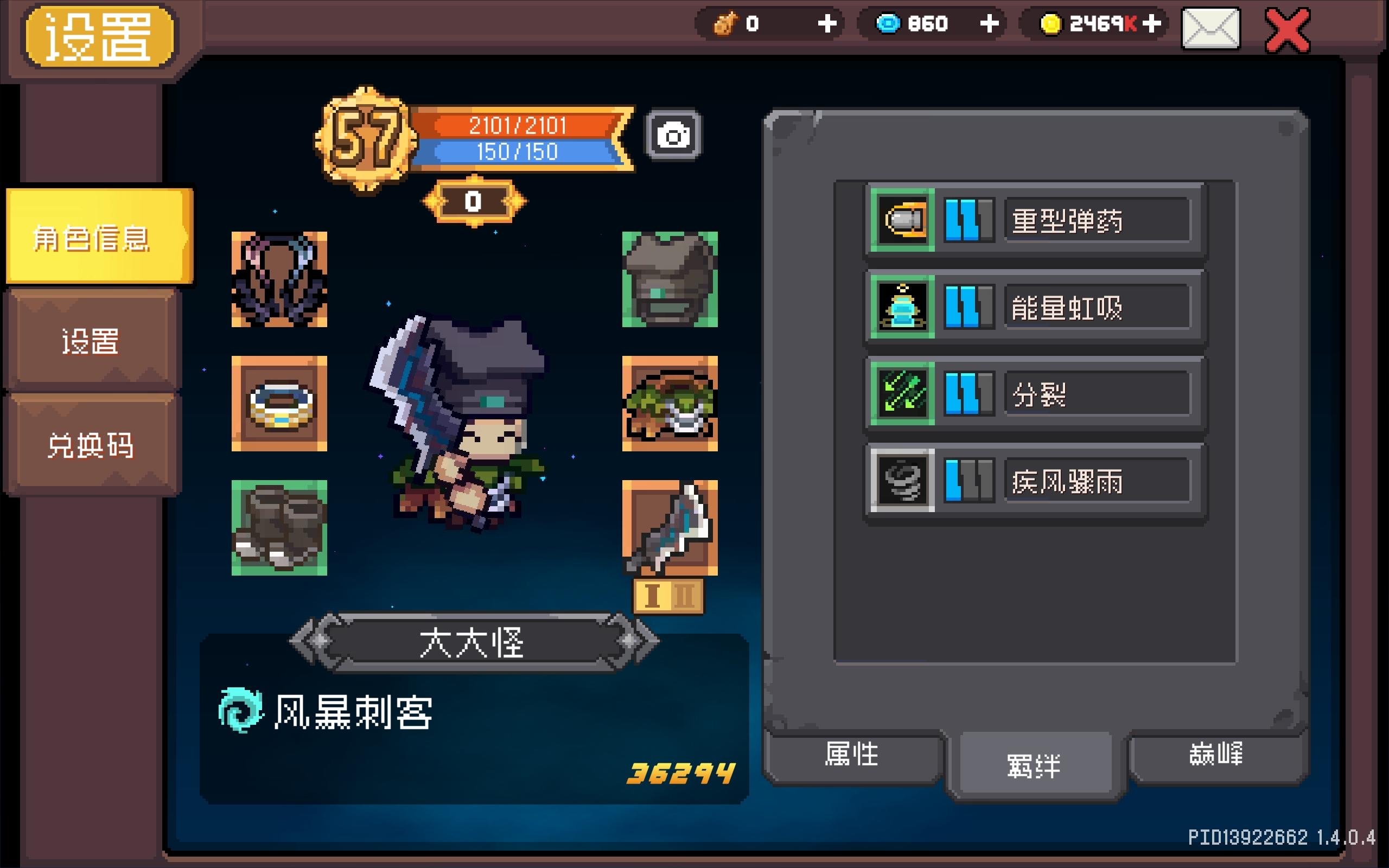Open the 能量虹吸 skill details
This screenshot has height=868, width=1389.
(x=902, y=307)
